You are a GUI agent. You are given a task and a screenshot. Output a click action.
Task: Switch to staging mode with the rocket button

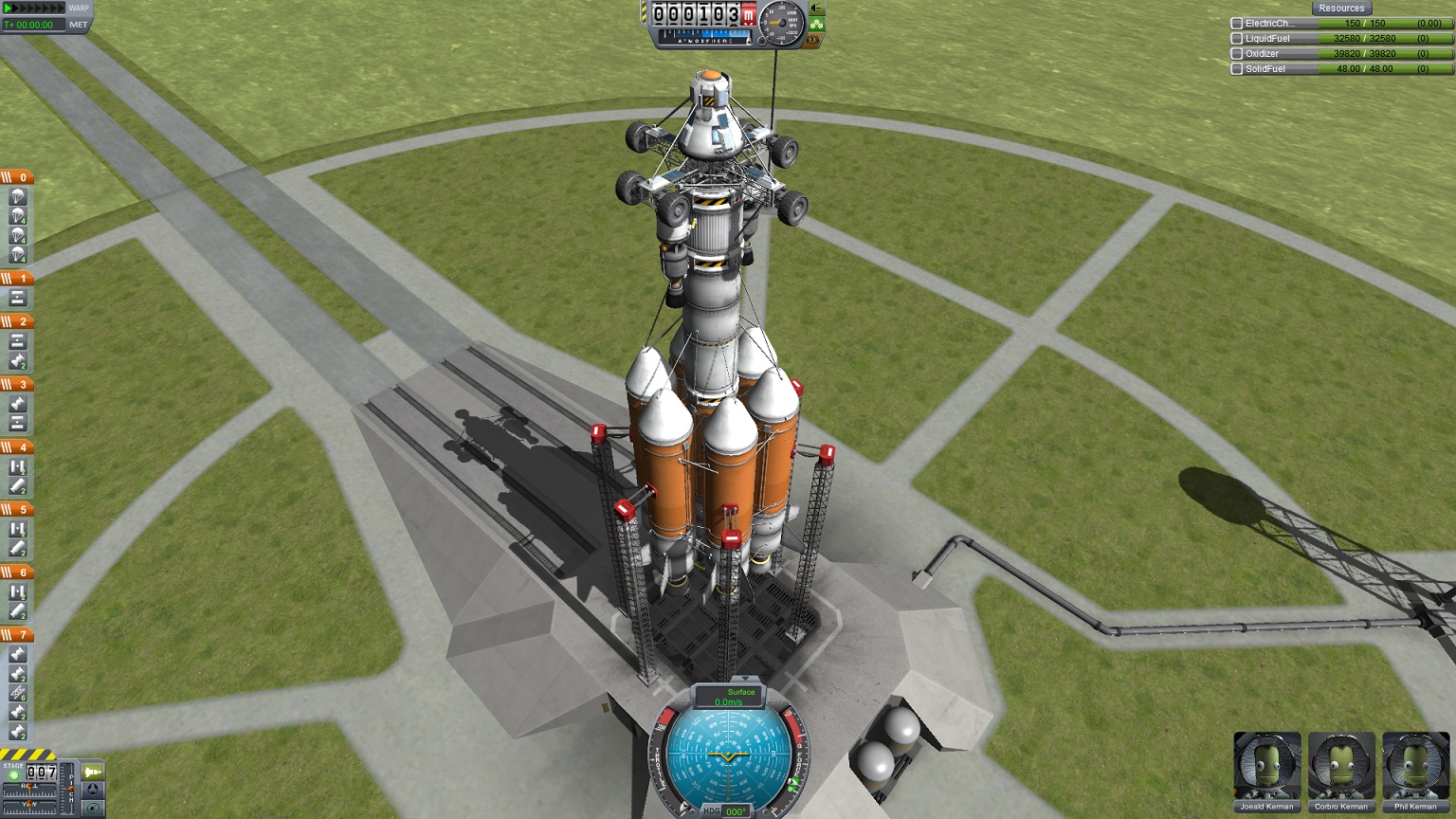pos(93,773)
